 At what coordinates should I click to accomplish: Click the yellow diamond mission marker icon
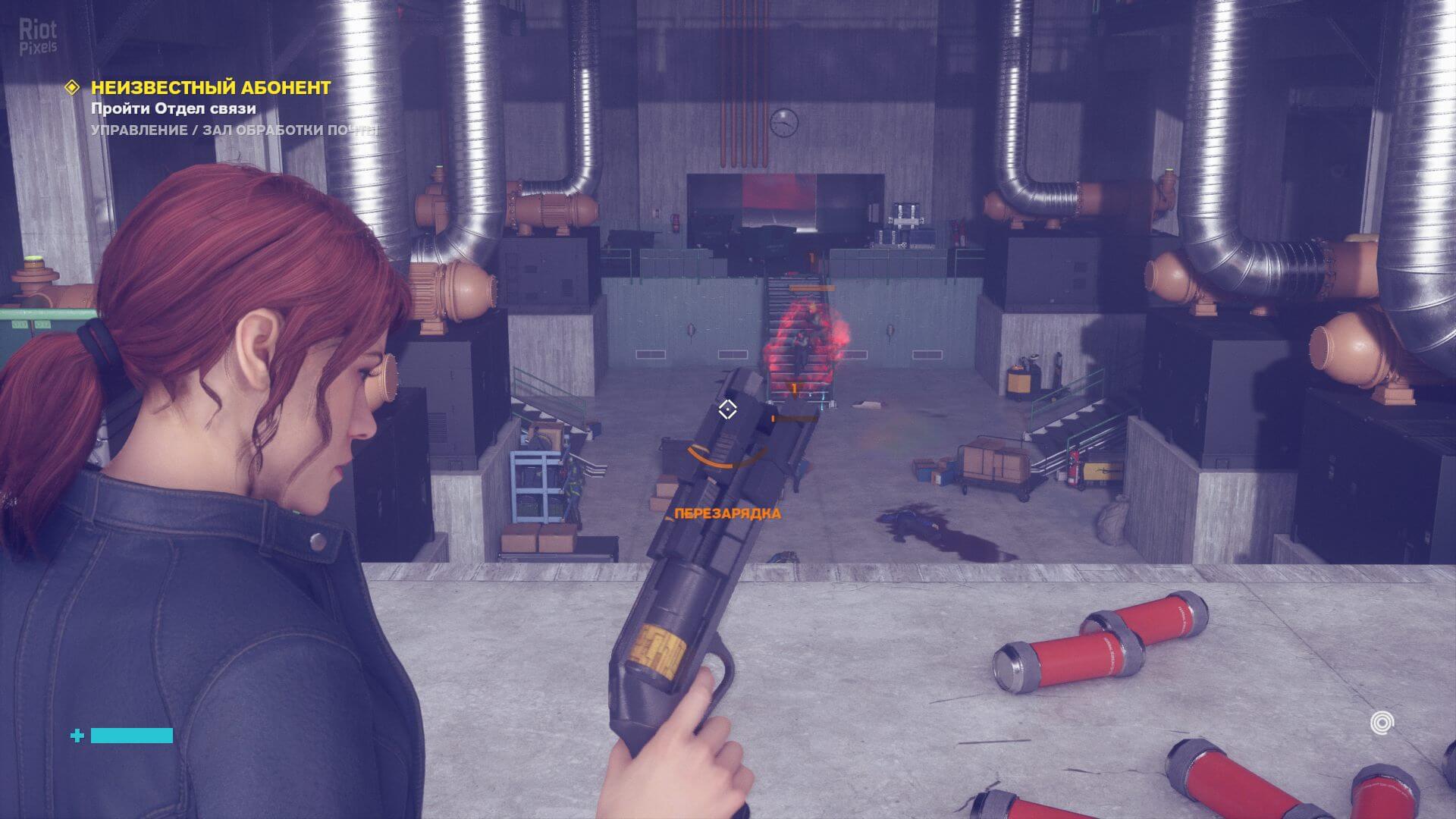click(72, 88)
